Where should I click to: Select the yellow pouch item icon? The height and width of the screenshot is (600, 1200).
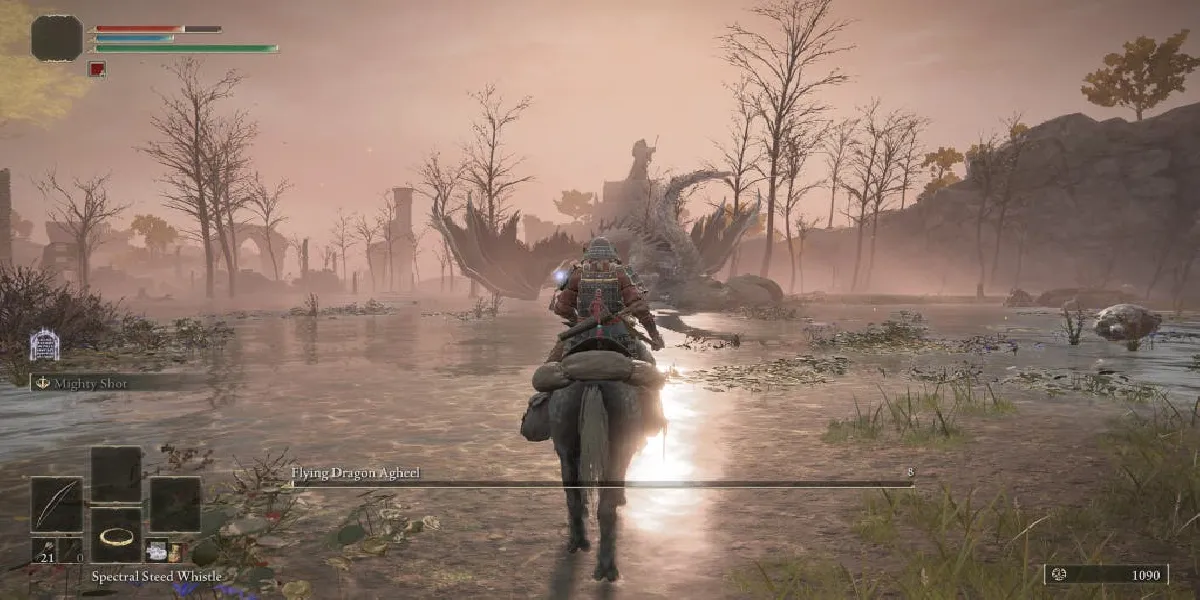pyautogui.click(x=176, y=550)
